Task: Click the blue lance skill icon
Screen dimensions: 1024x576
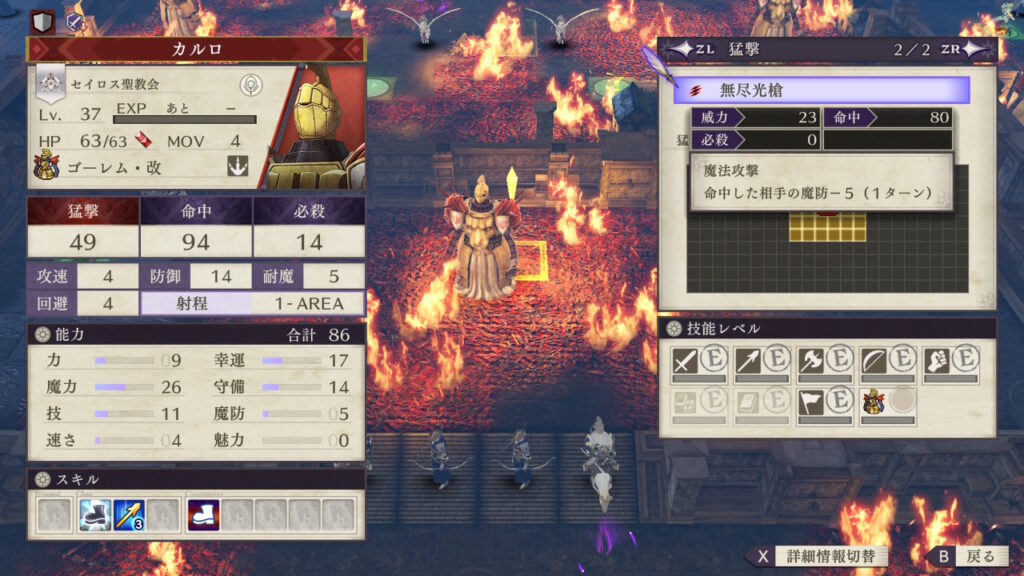Action: tap(129, 514)
